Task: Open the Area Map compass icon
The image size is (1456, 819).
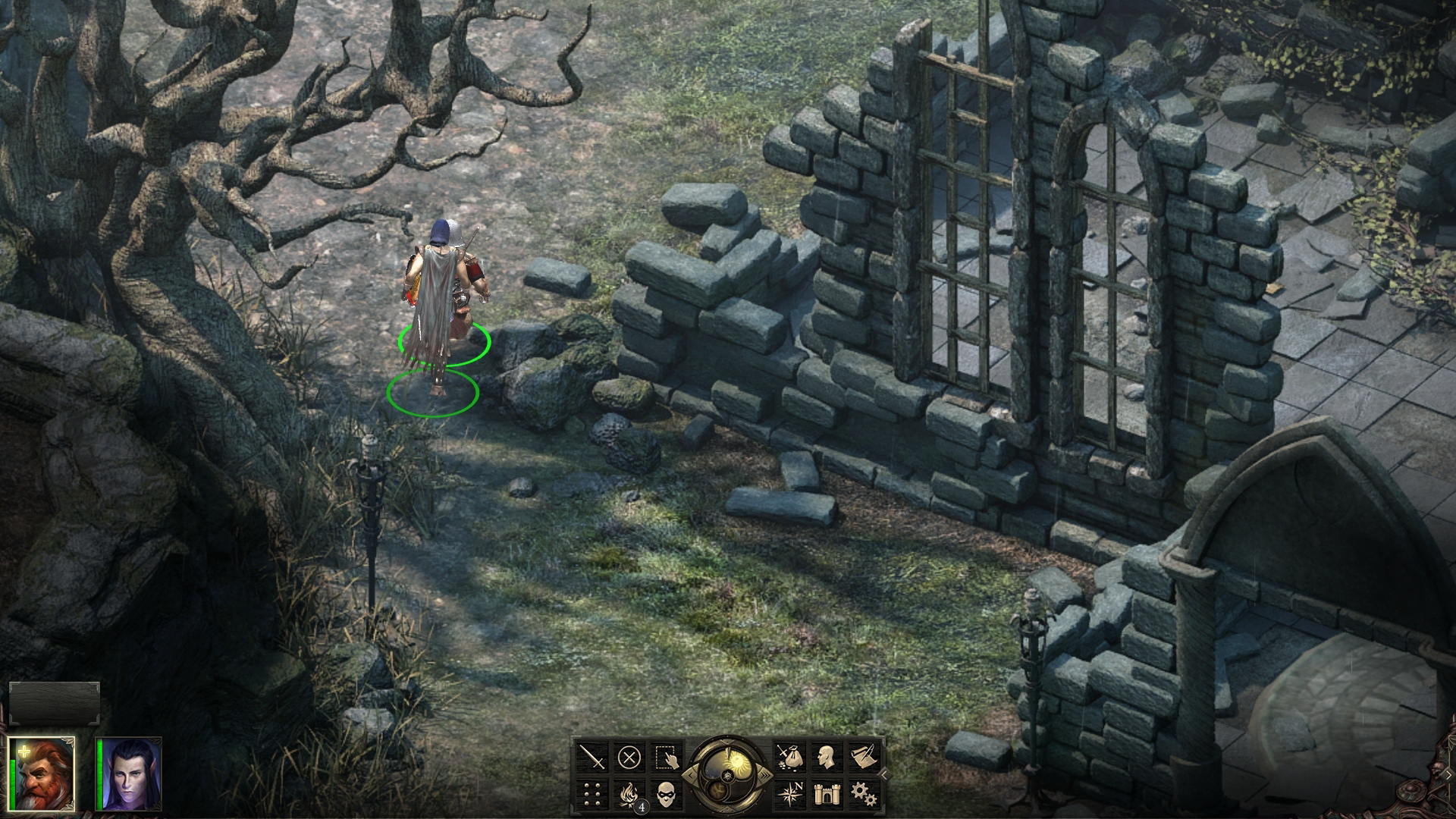Action: coord(791,796)
